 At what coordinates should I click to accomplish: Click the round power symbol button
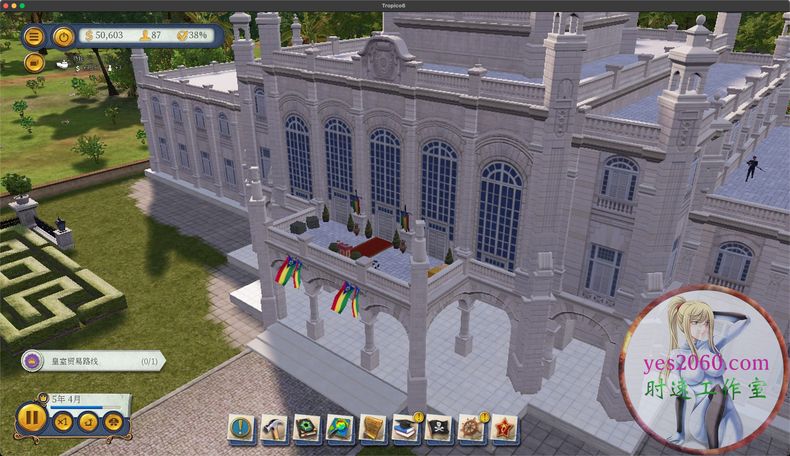62,36
